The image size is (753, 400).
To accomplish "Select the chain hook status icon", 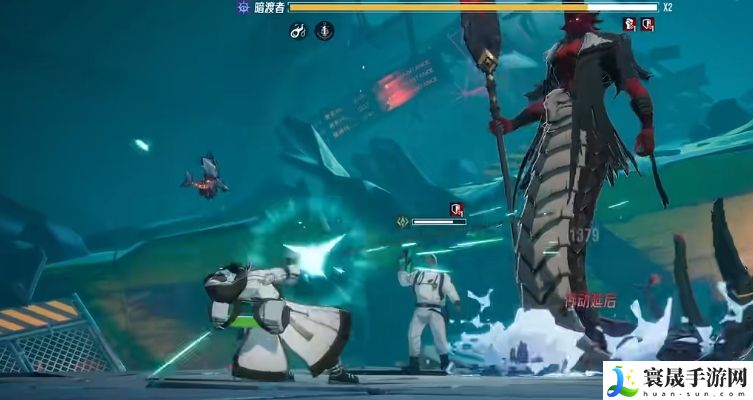I will click(x=298, y=32).
